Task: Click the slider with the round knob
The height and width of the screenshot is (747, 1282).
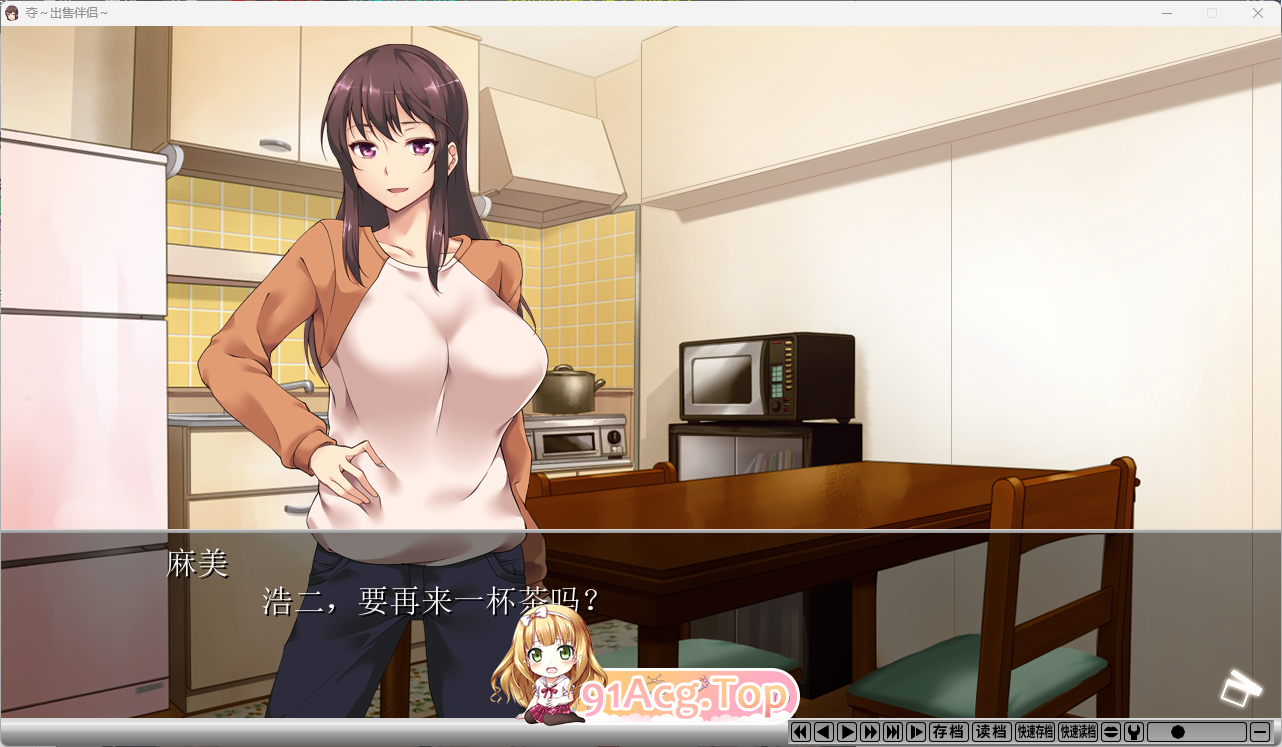Action: click(x=1196, y=732)
